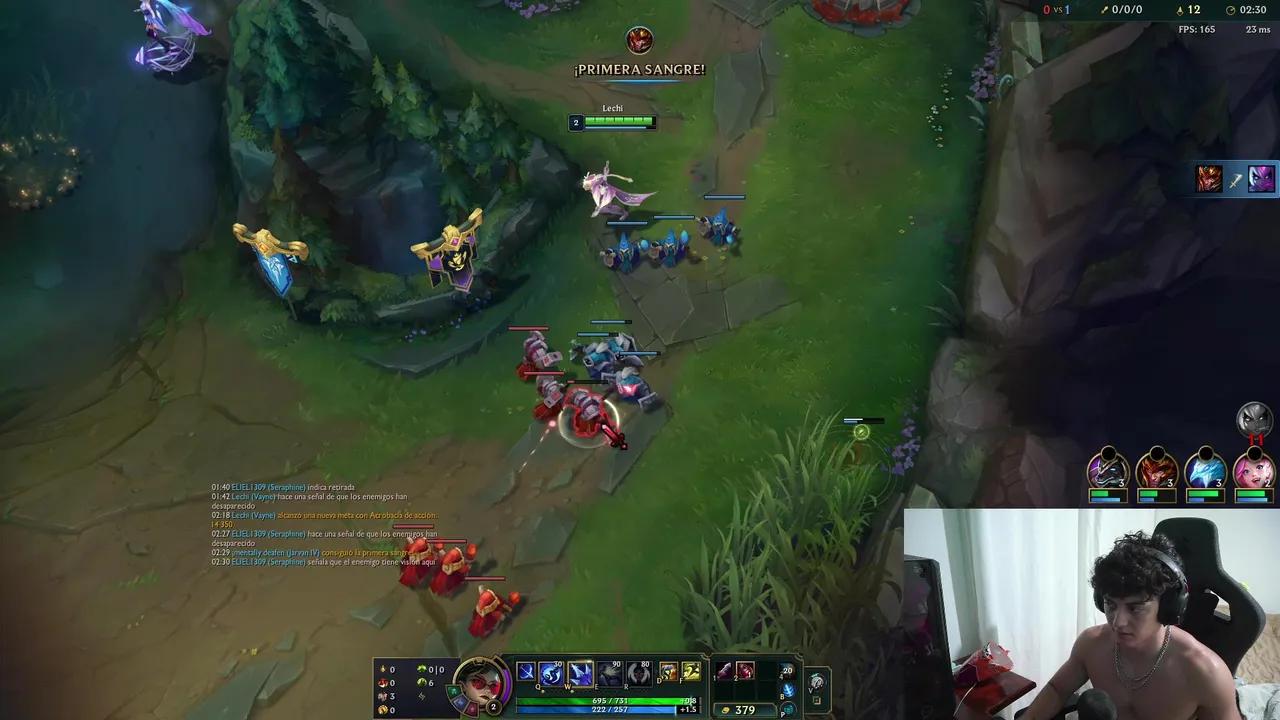Activate the Flash summoner spell icon (F)
Screen dimensions: 1280x720
692,672
